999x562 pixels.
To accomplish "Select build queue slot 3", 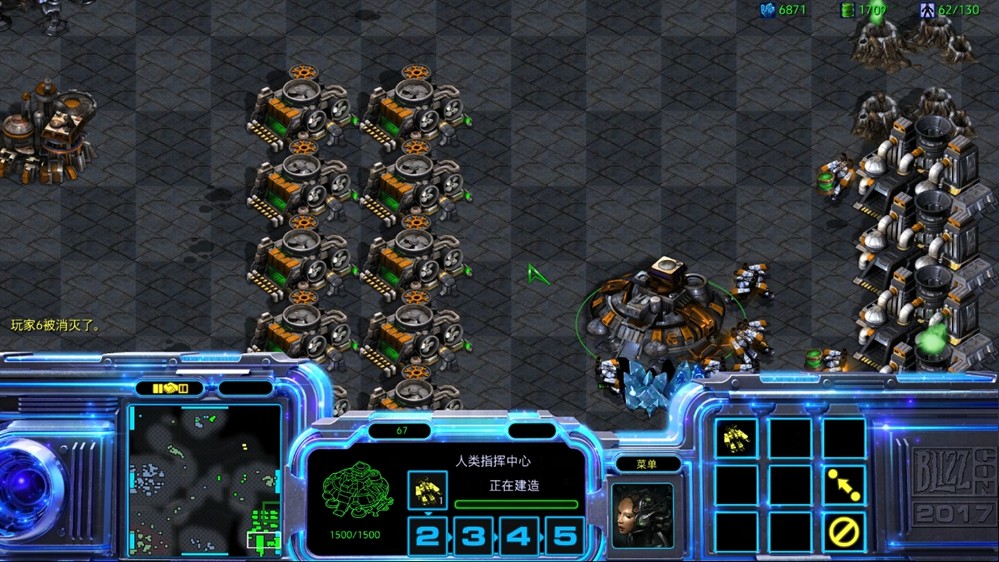I will [473, 536].
